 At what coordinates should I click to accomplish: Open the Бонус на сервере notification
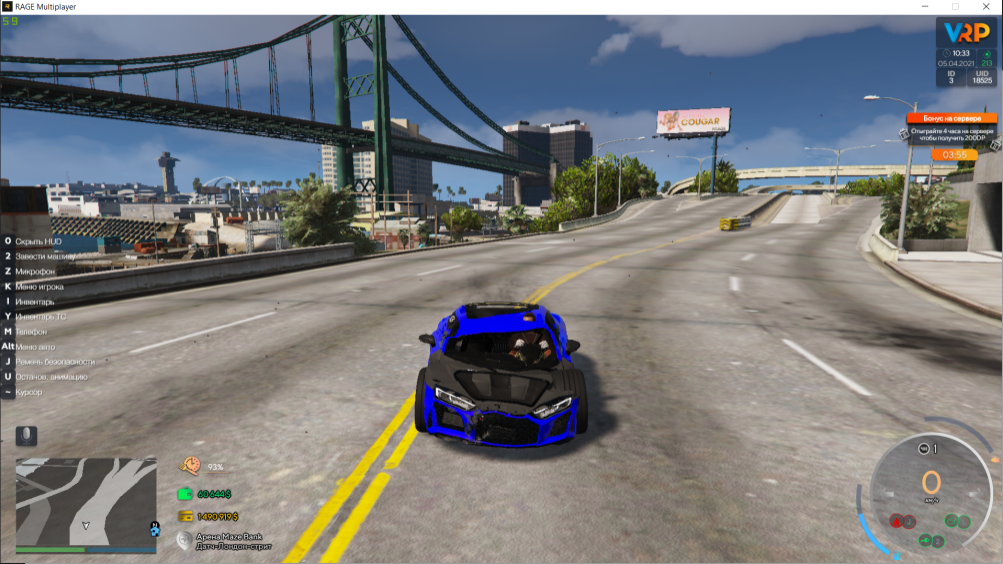point(952,119)
